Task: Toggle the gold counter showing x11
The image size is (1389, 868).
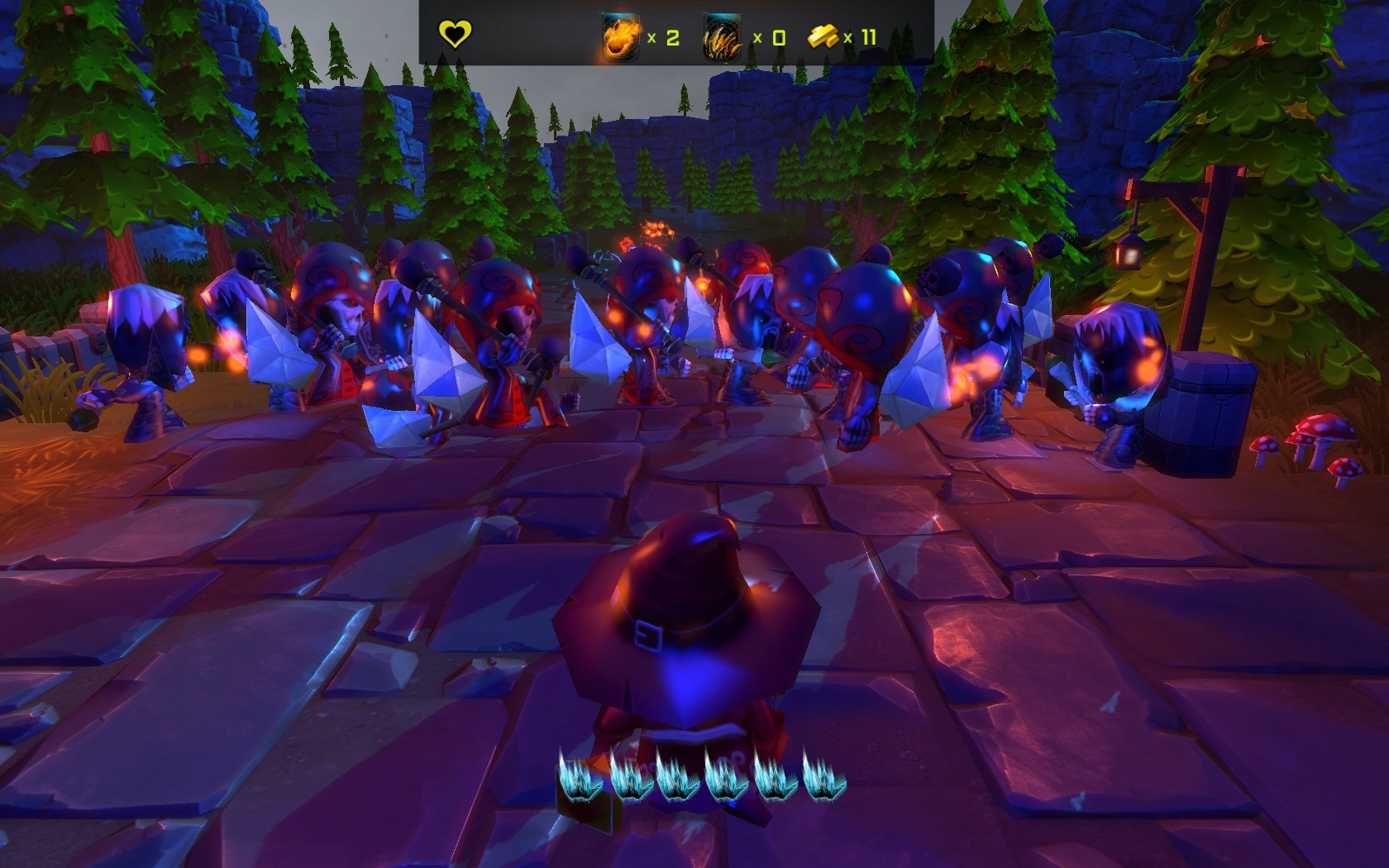Action: pos(862,36)
